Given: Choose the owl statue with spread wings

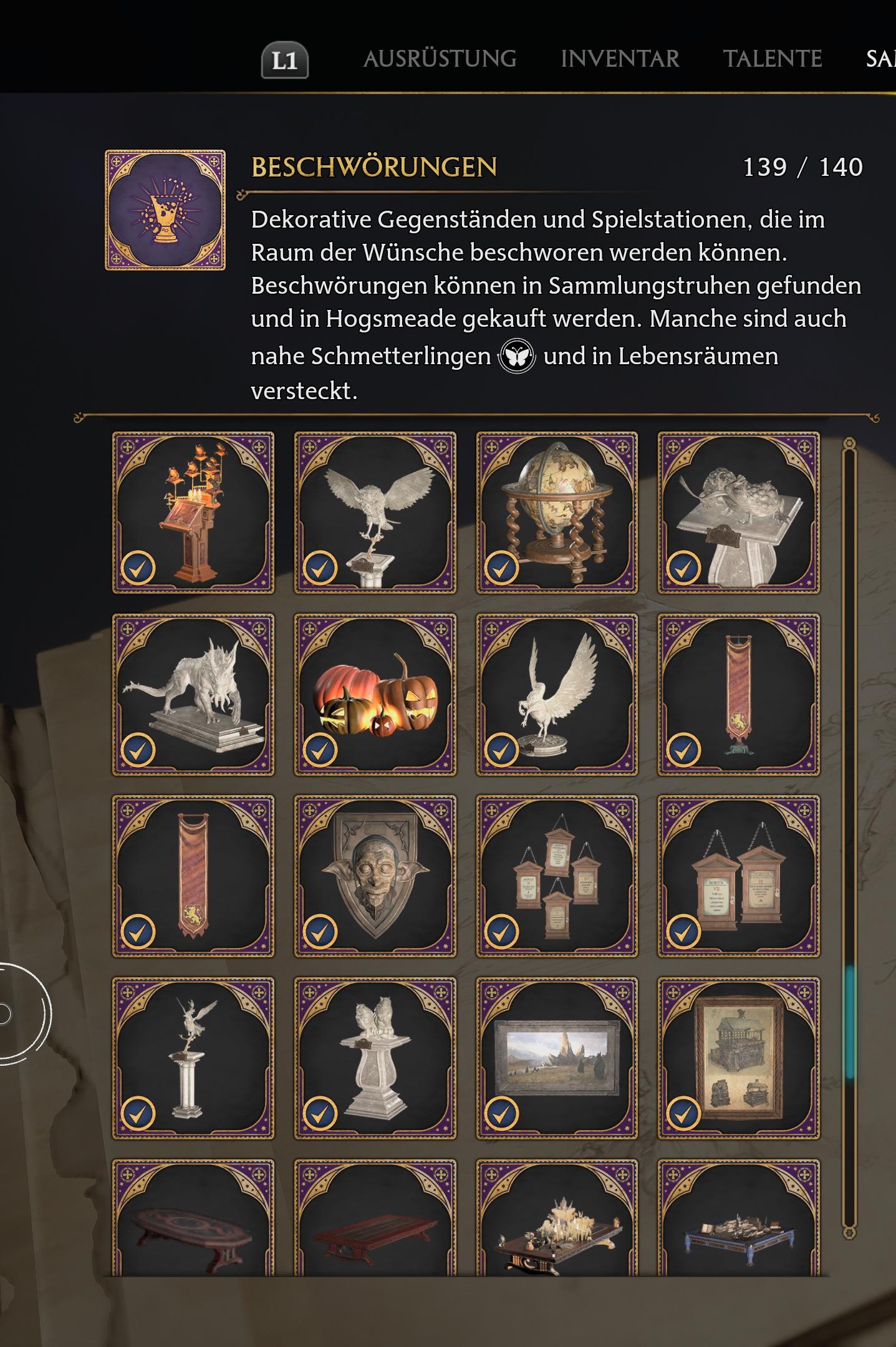Looking at the screenshot, I should [375, 512].
